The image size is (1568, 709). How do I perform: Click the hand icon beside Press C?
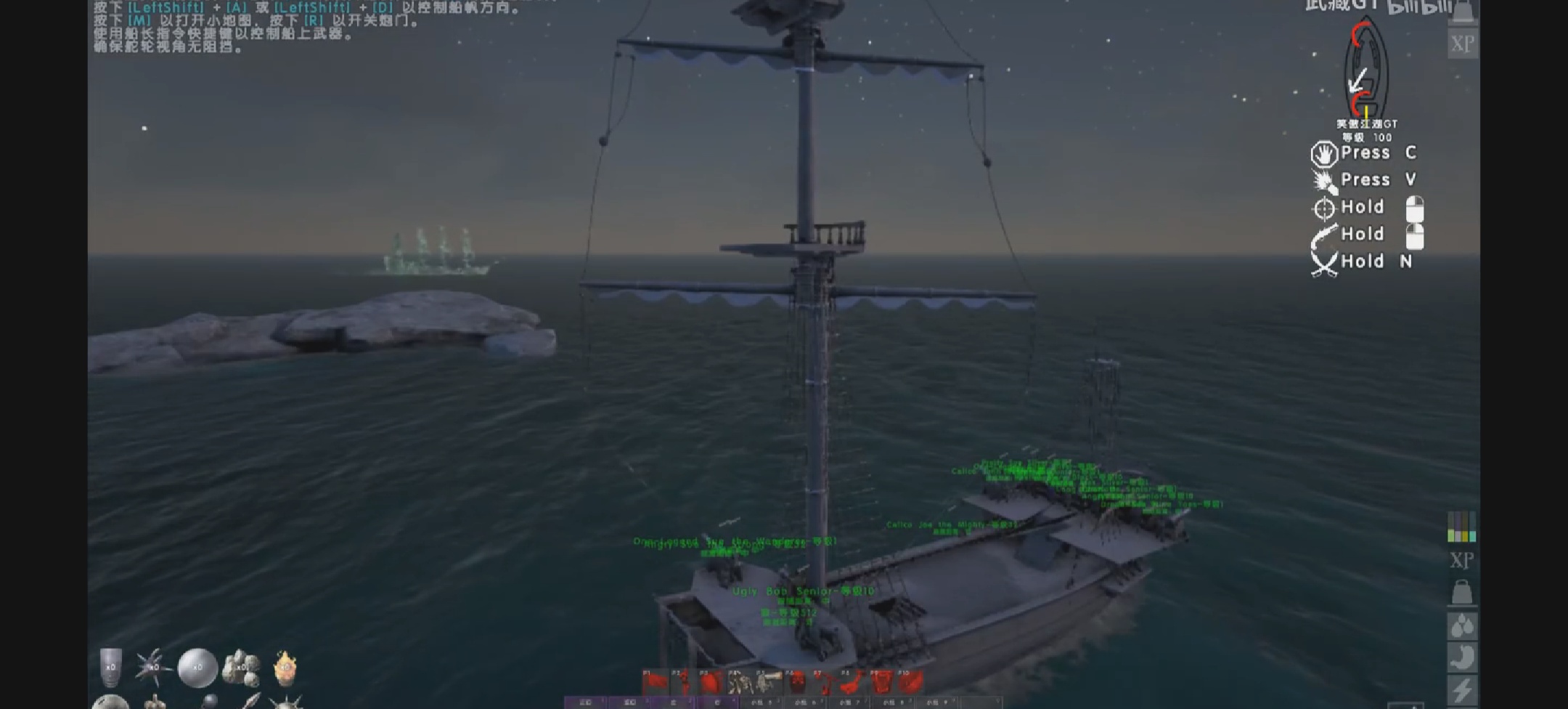1323,153
